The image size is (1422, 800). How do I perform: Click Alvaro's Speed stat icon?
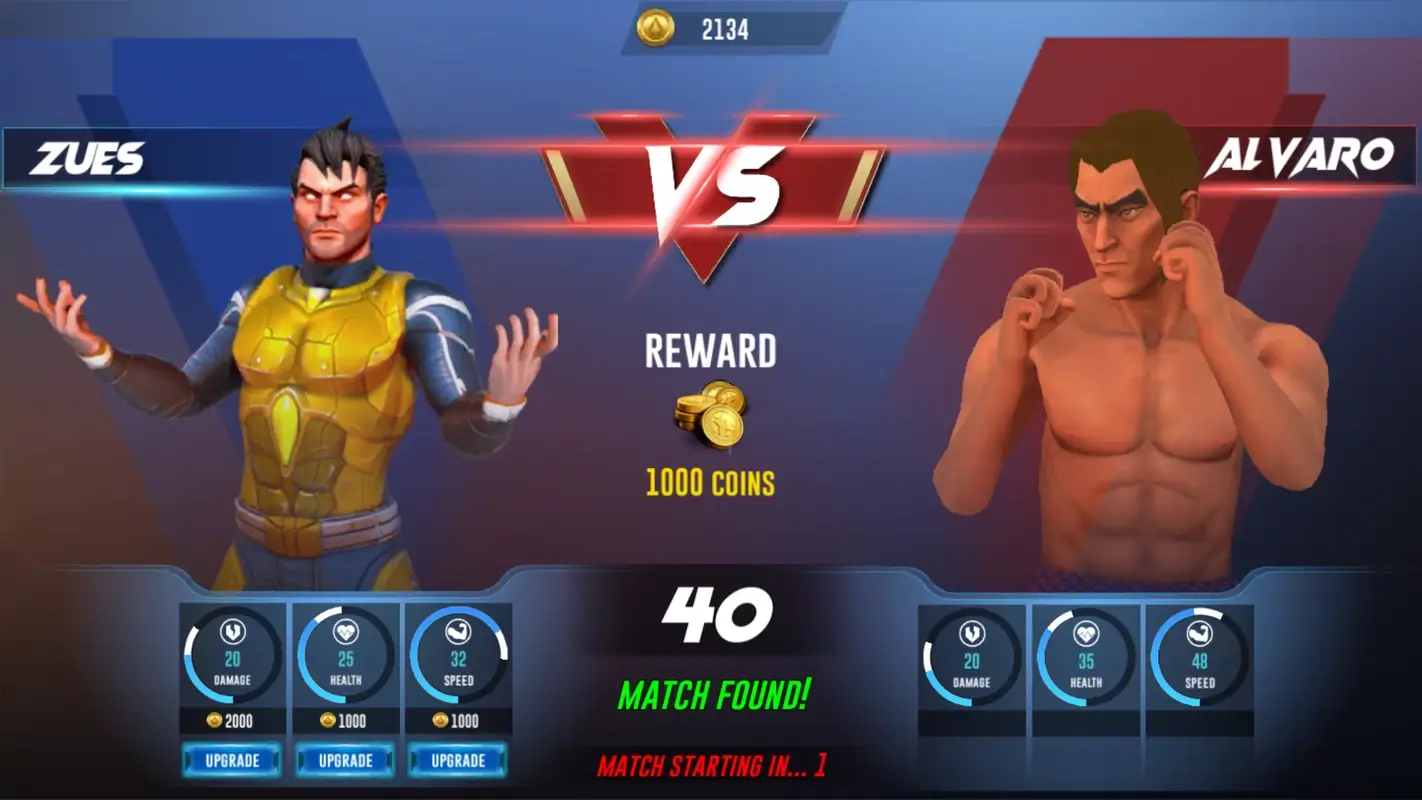[1198, 633]
